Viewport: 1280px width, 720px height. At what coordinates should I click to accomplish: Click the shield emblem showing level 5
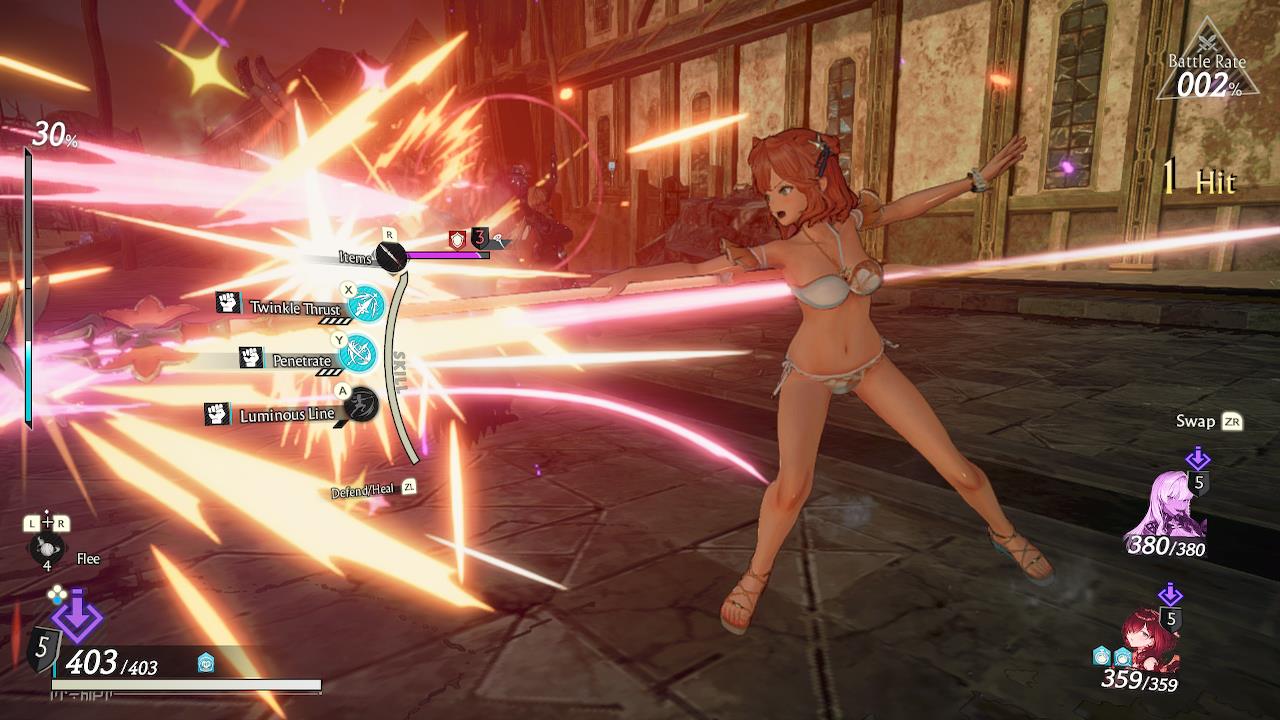coord(42,650)
